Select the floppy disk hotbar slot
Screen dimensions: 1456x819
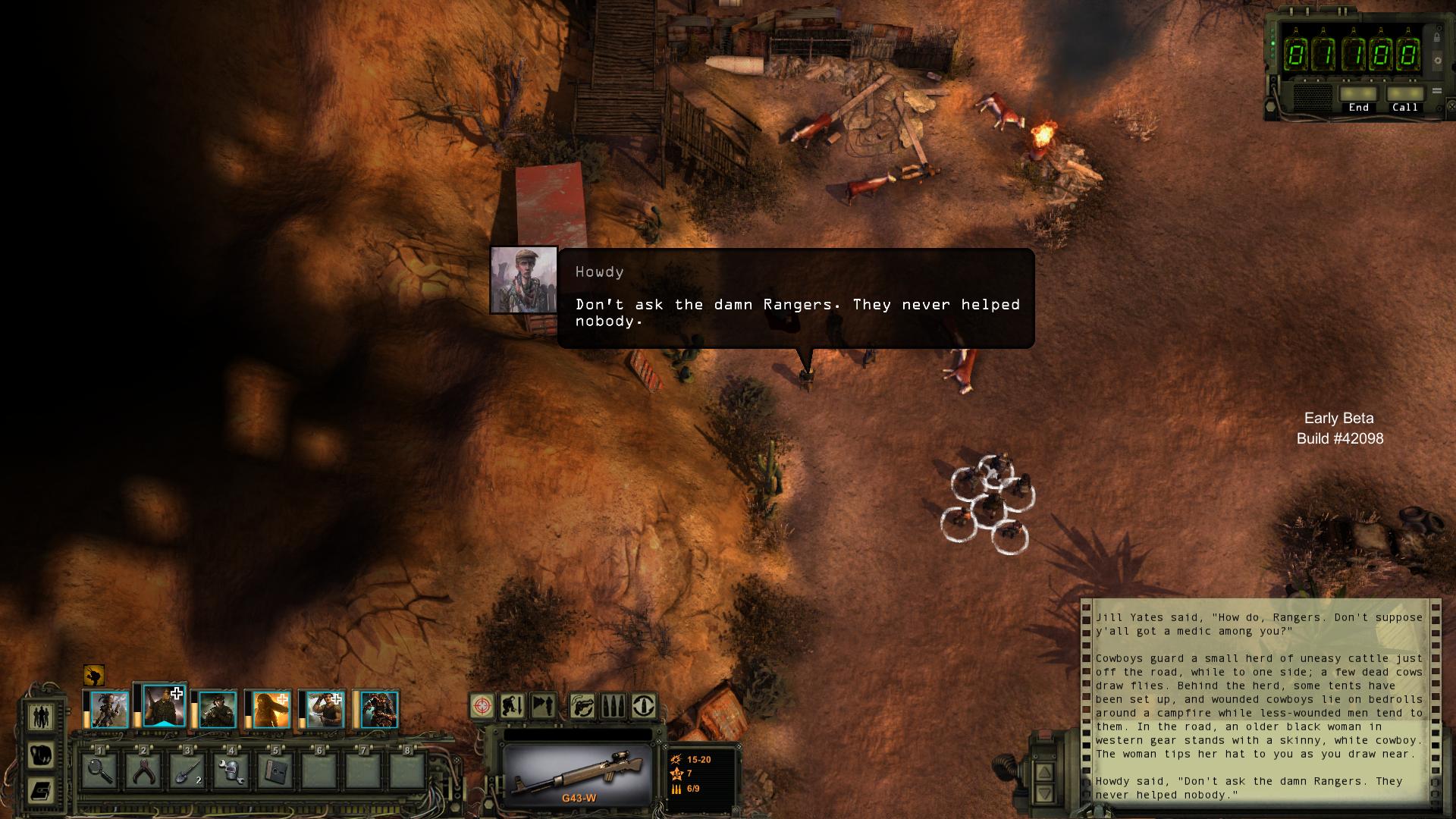tap(275, 771)
